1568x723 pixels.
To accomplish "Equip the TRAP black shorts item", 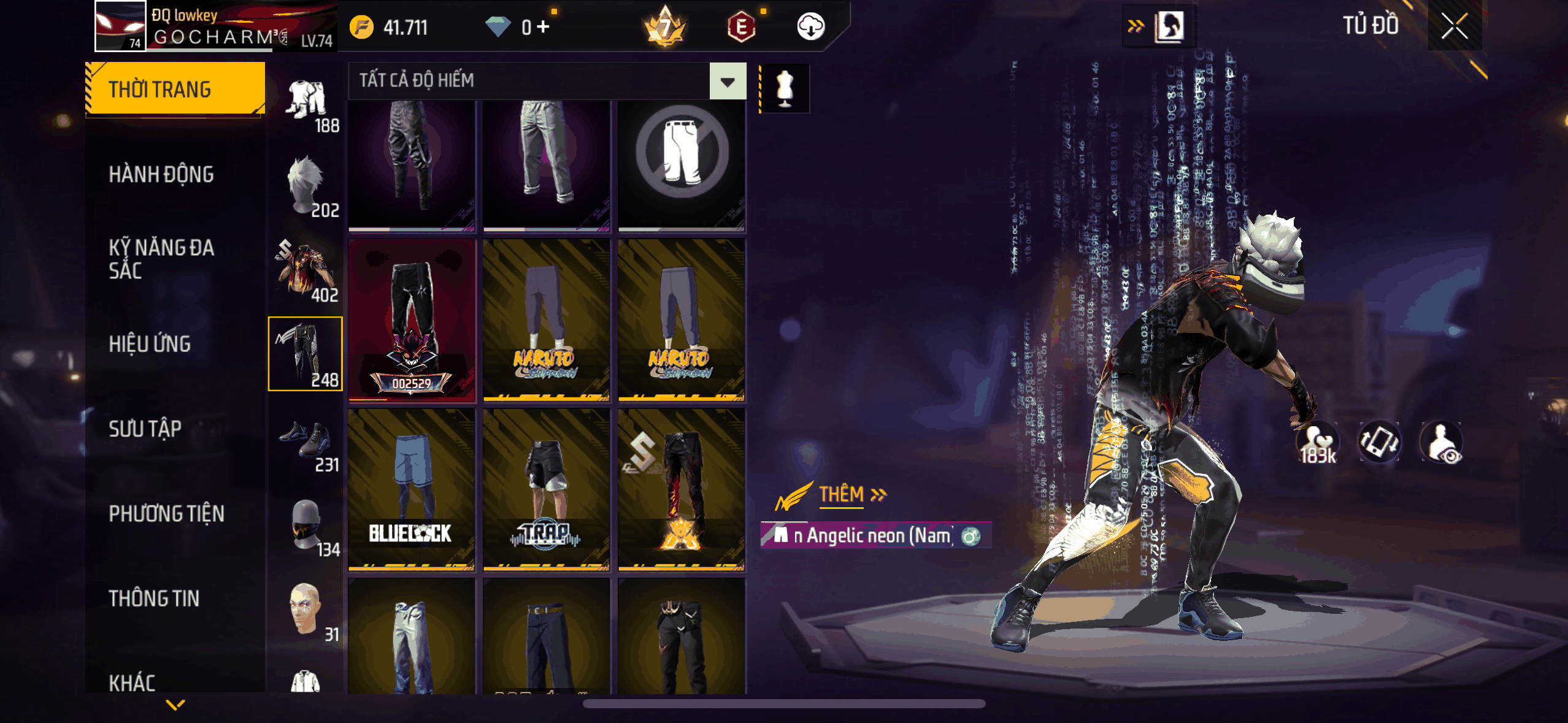I will point(546,489).
